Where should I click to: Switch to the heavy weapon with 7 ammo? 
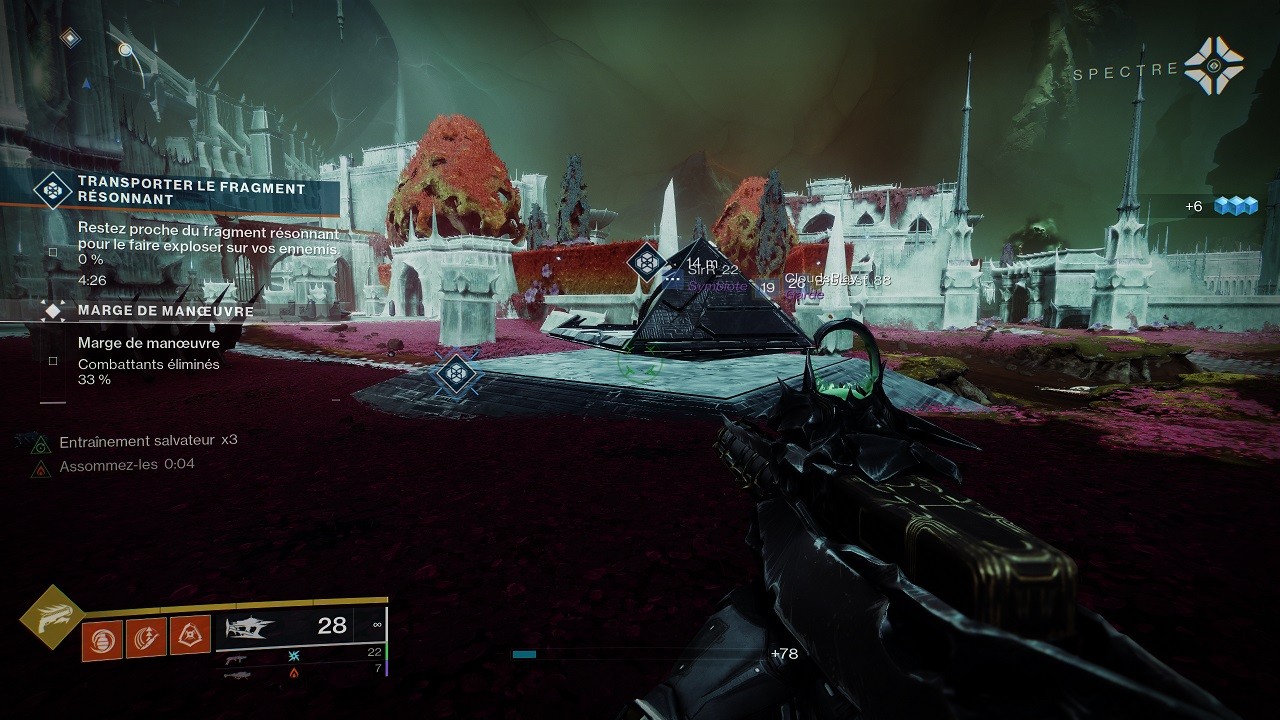click(x=237, y=675)
